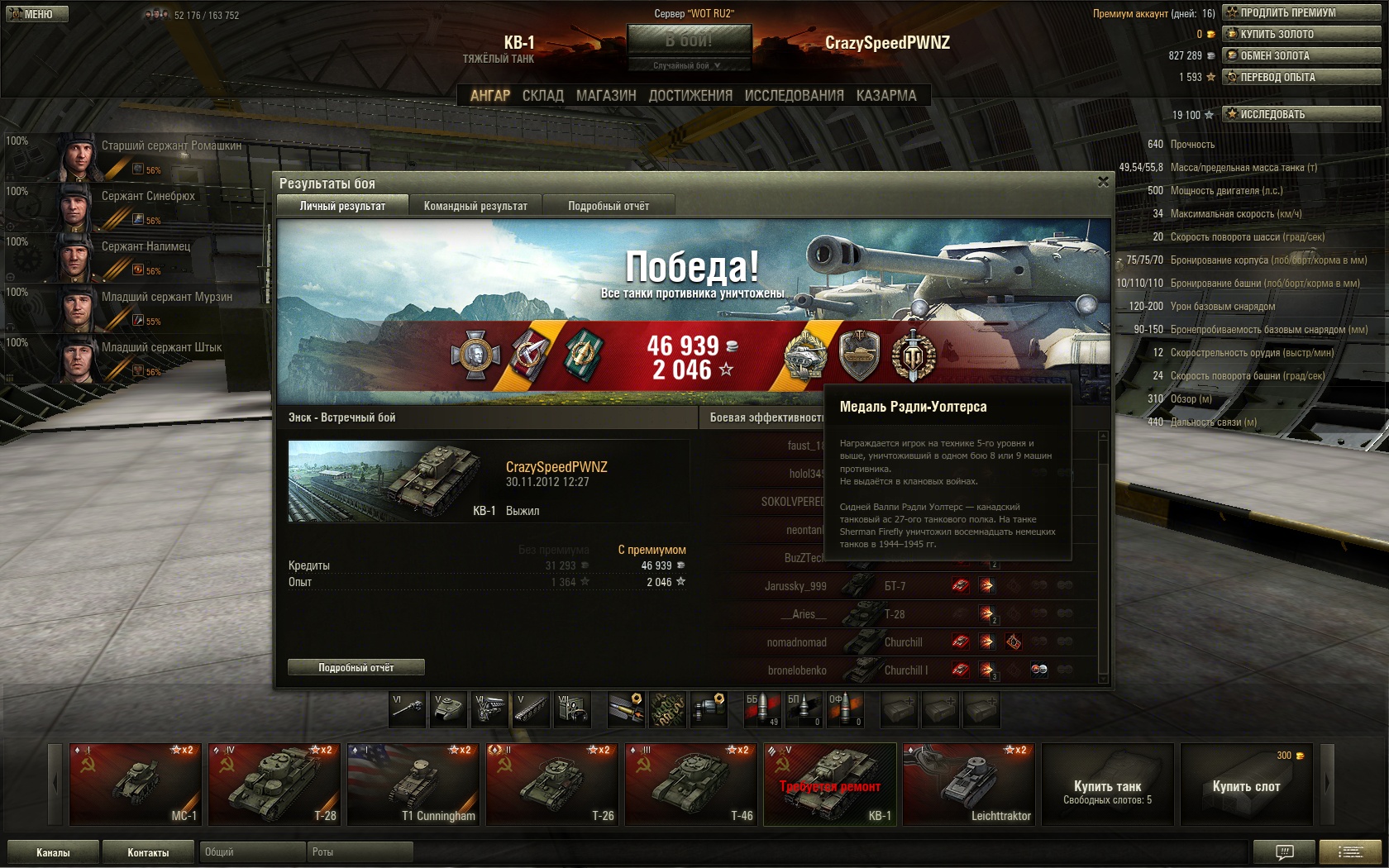Screen dimensions: 1389x868
Task: Open the ИССЛЕДОВАНИЯ section
Action: (x=794, y=96)
